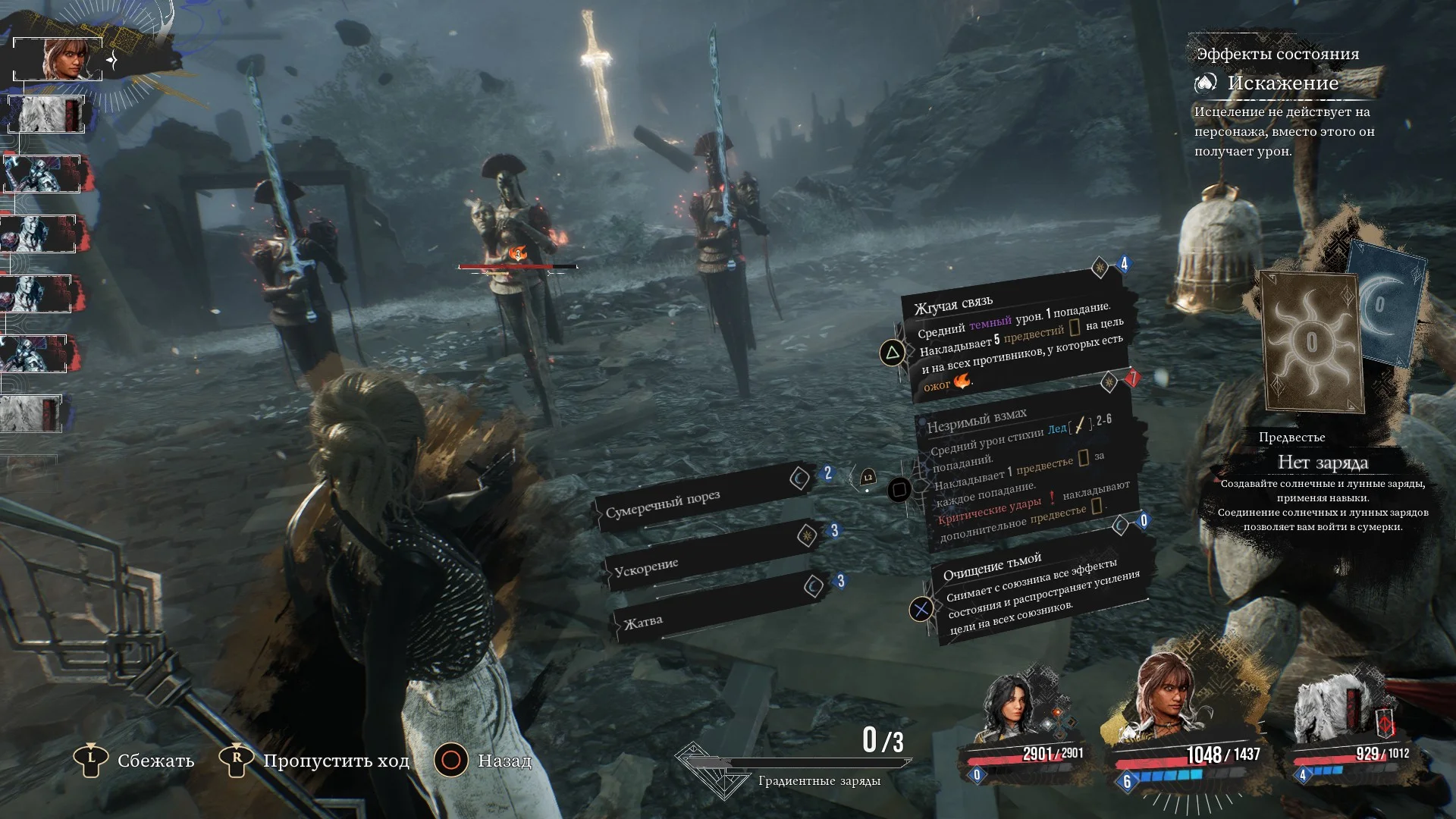Go back with Назад

click(x=485, y=760)
